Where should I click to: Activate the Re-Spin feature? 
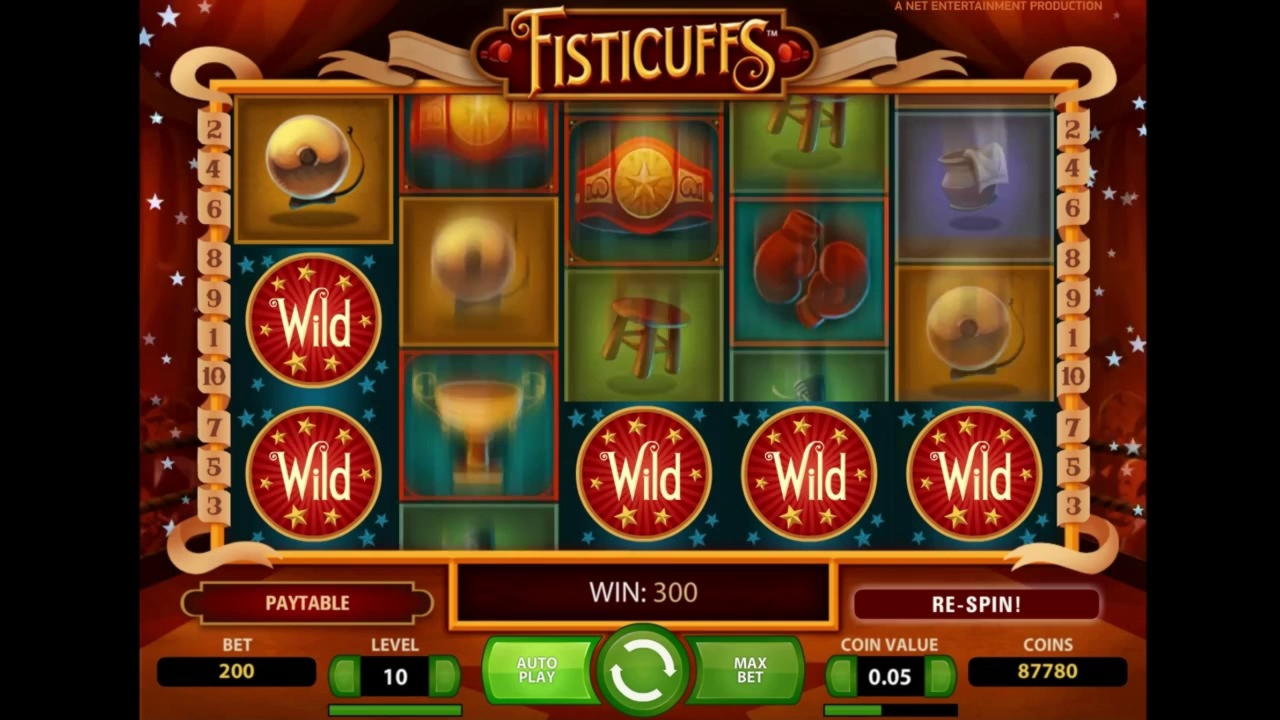click(977, 603)
